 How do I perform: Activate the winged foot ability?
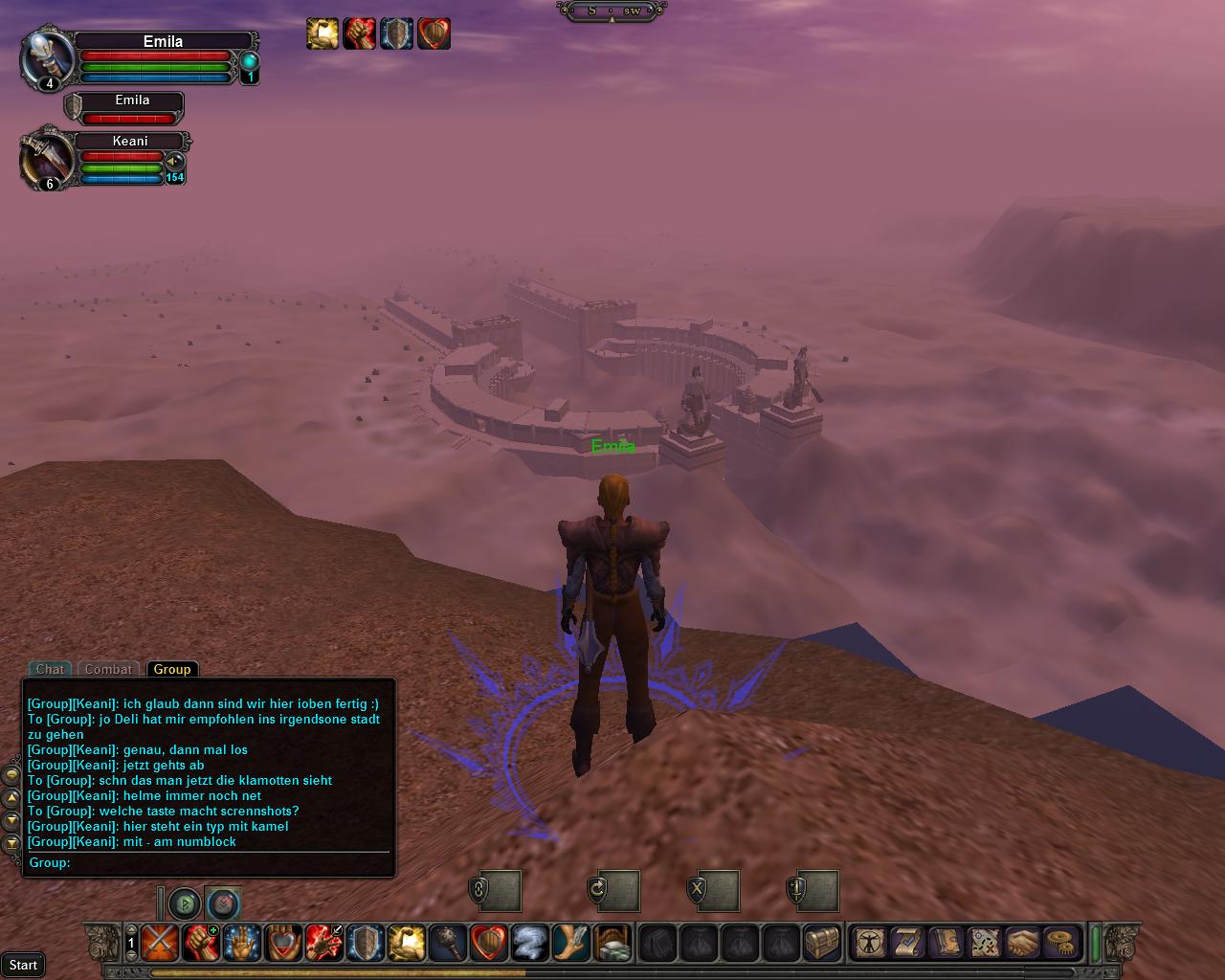click(570, 943)
